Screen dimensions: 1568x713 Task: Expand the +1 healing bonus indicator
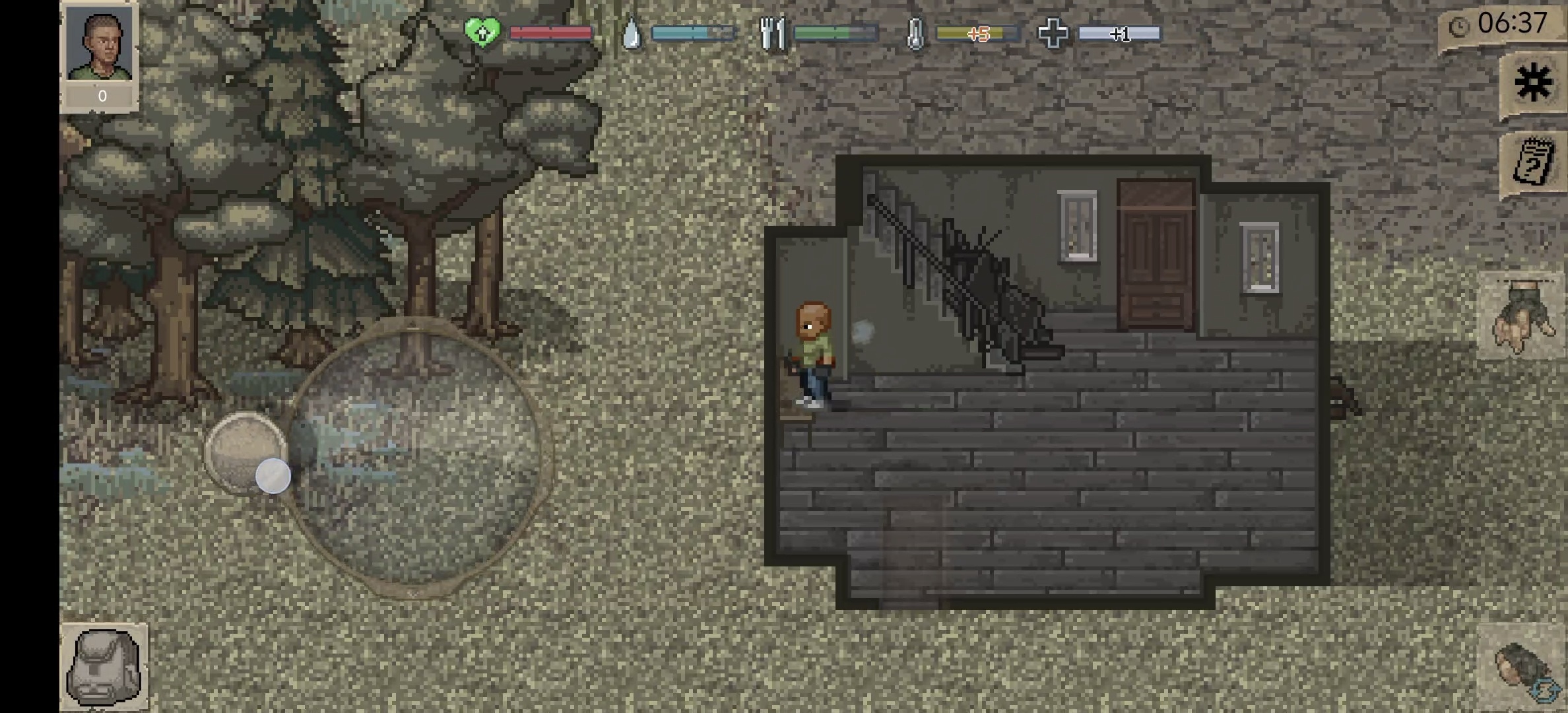pyautogui.click(x=1121, y=34)
